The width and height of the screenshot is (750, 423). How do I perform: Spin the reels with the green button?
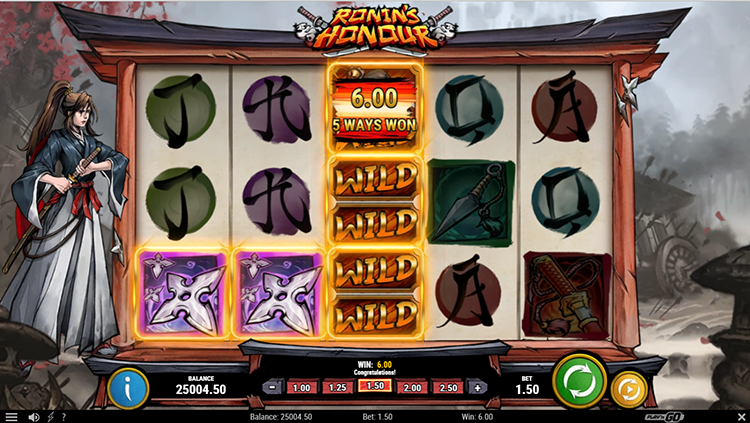pos(579,380)
